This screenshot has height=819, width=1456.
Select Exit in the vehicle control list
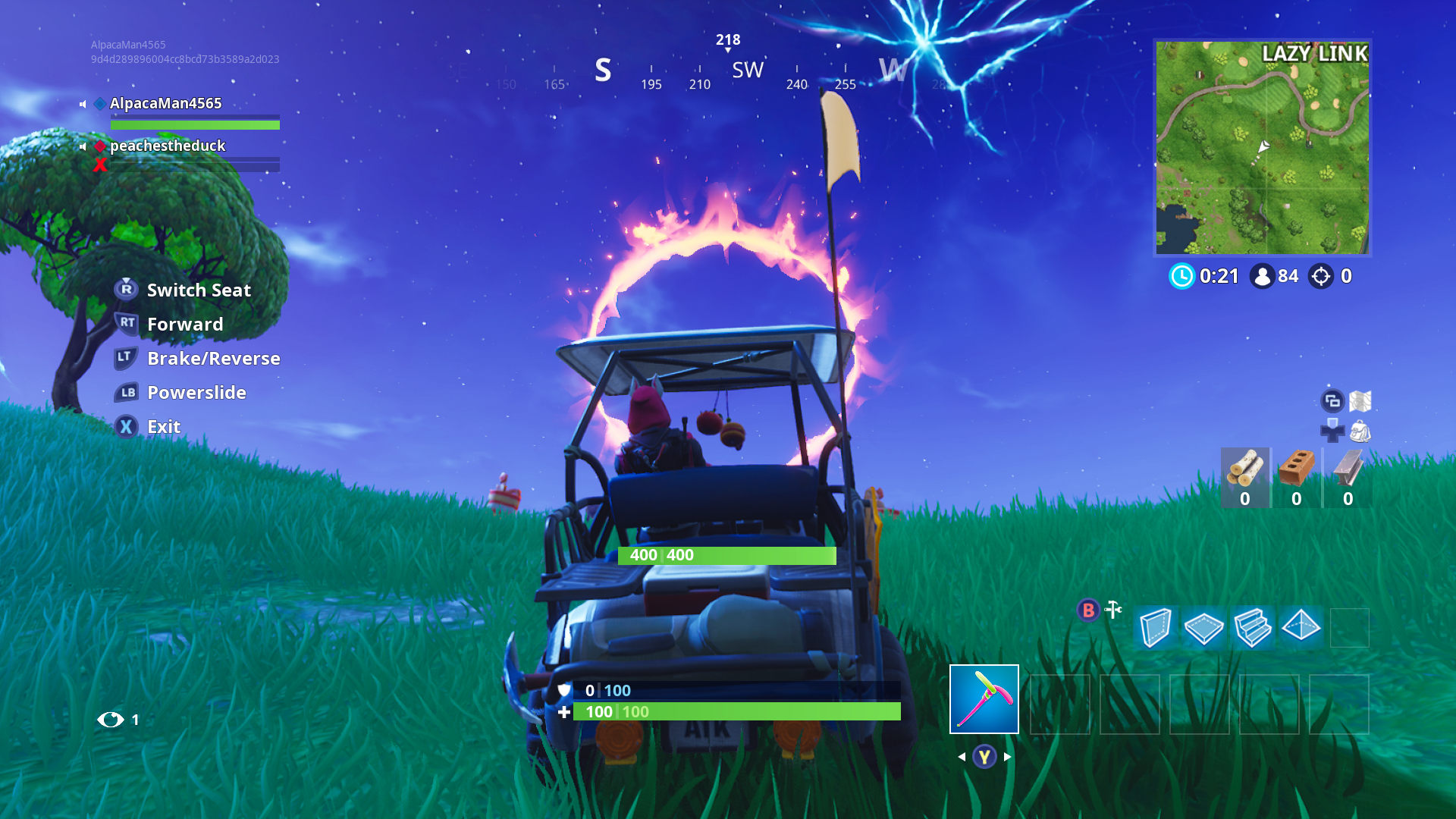(162, 427)
